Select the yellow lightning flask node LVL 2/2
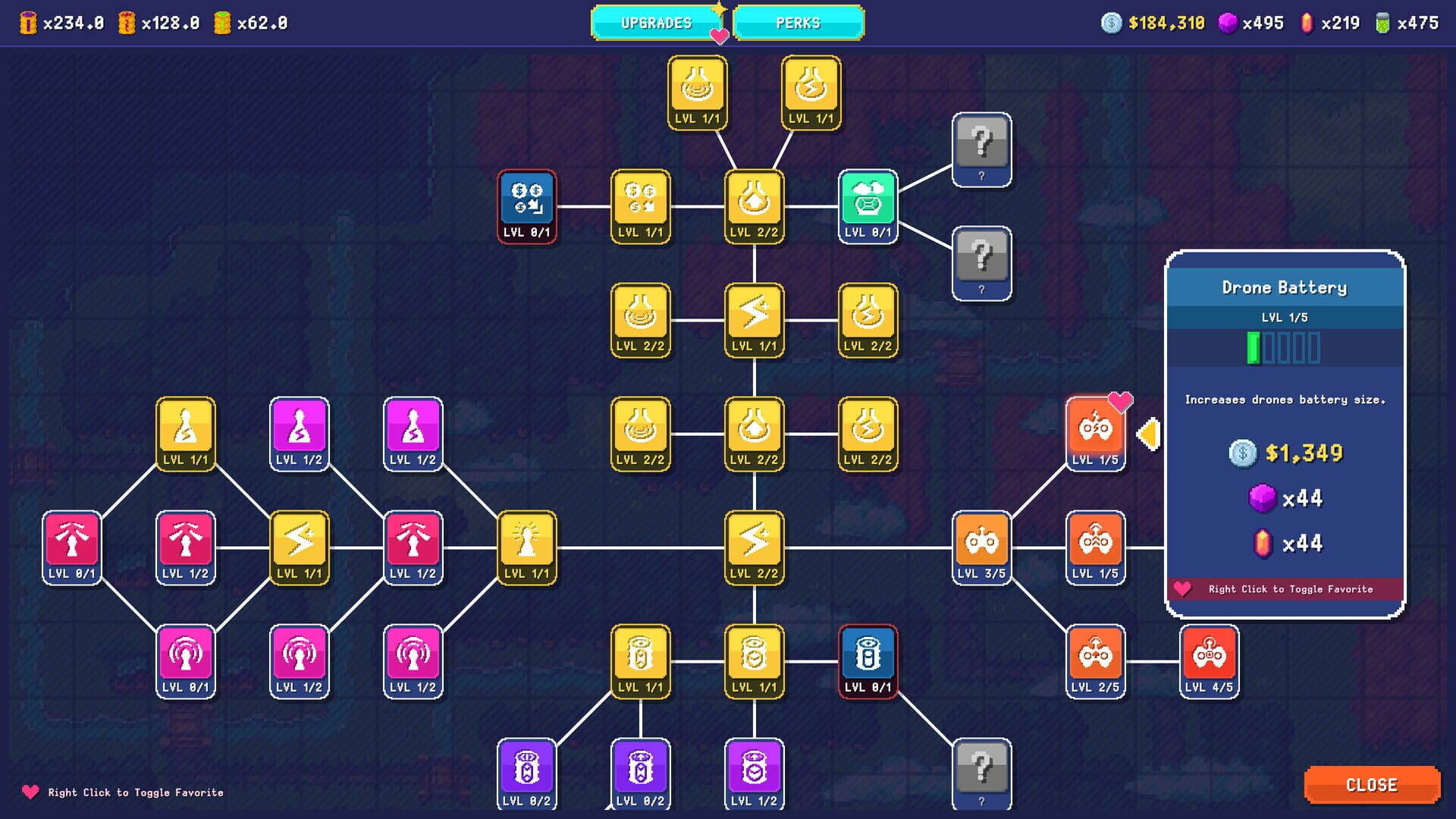This screenshot has width=1456, height=819. (869, 319)
